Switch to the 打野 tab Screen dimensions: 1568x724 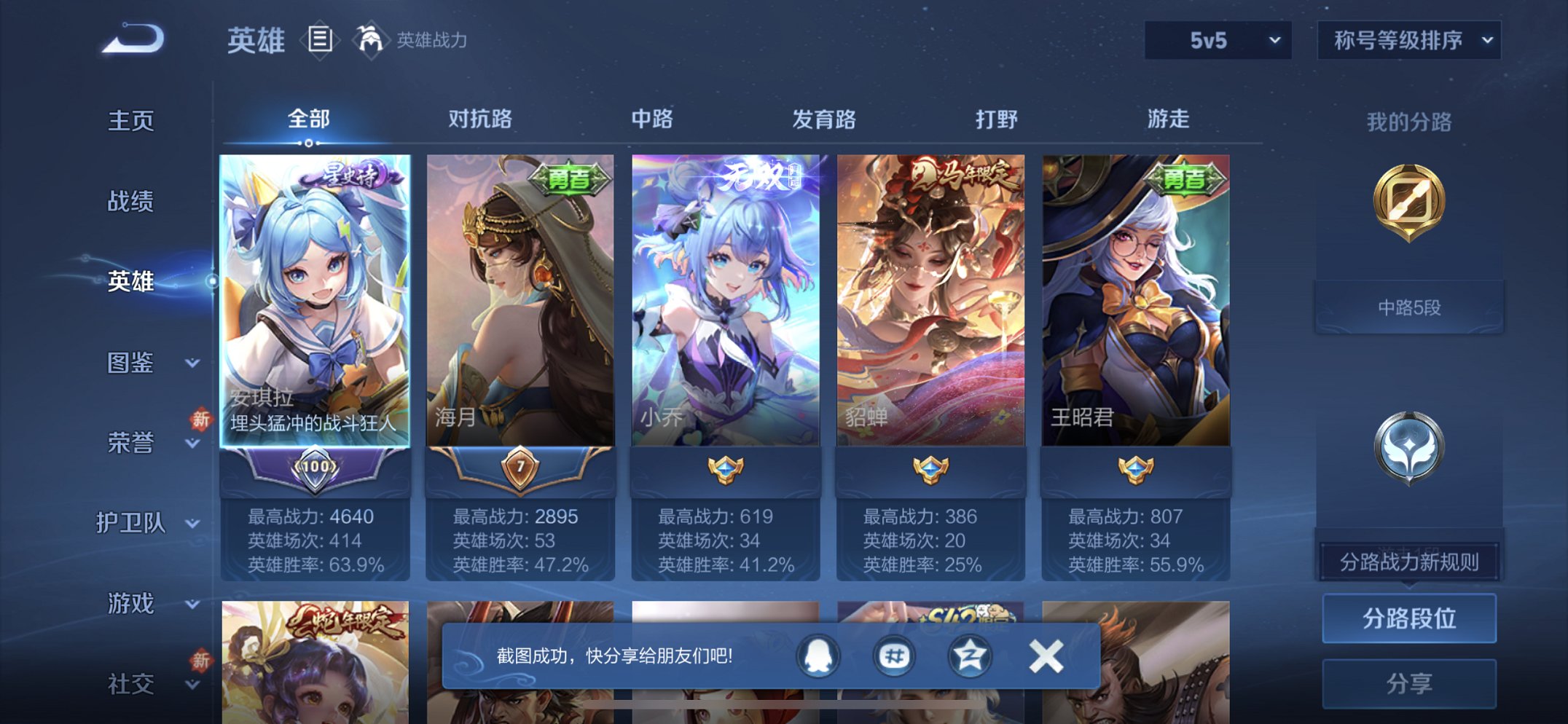1000,119
